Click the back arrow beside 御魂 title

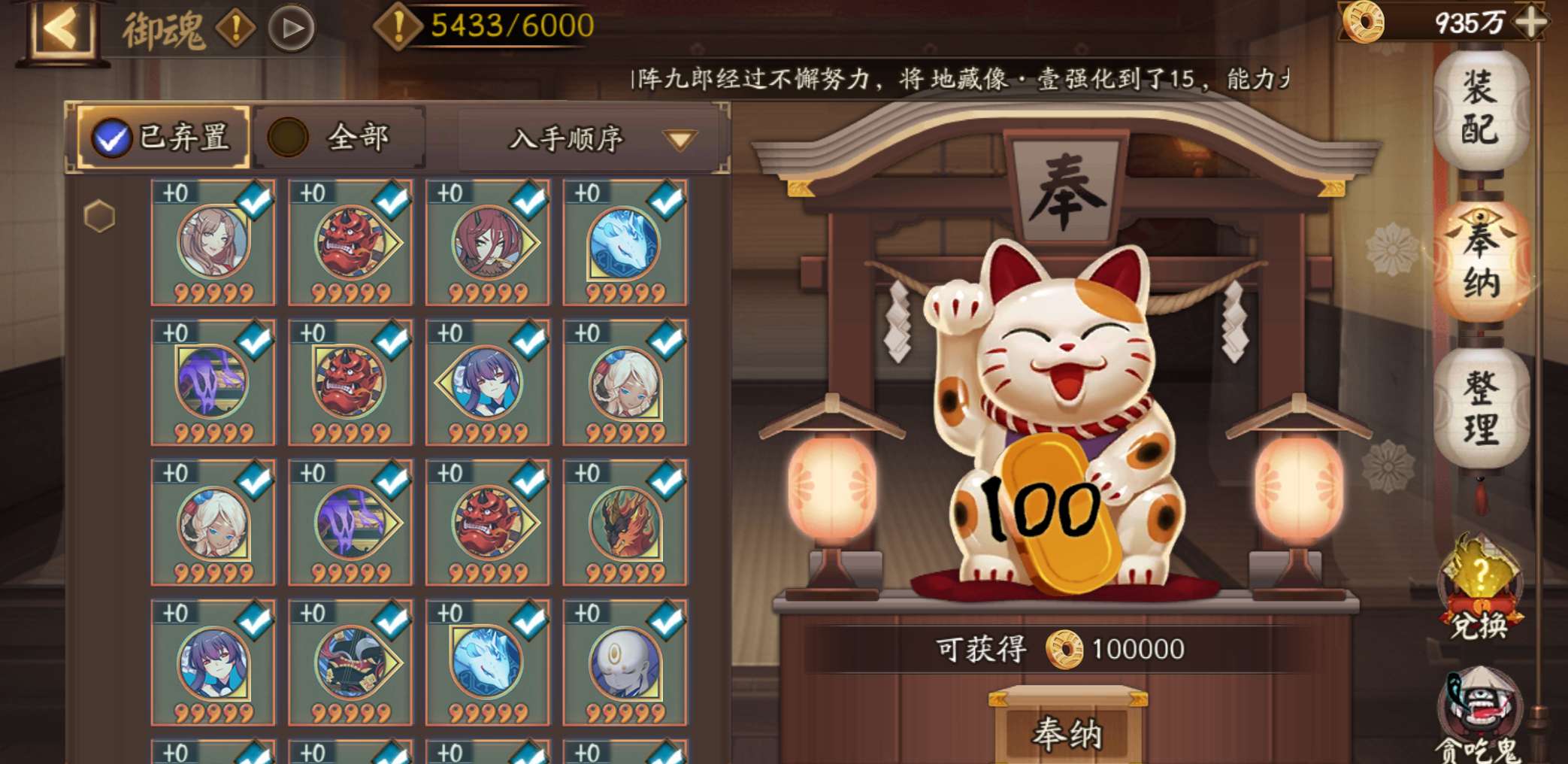coord(64,26)
